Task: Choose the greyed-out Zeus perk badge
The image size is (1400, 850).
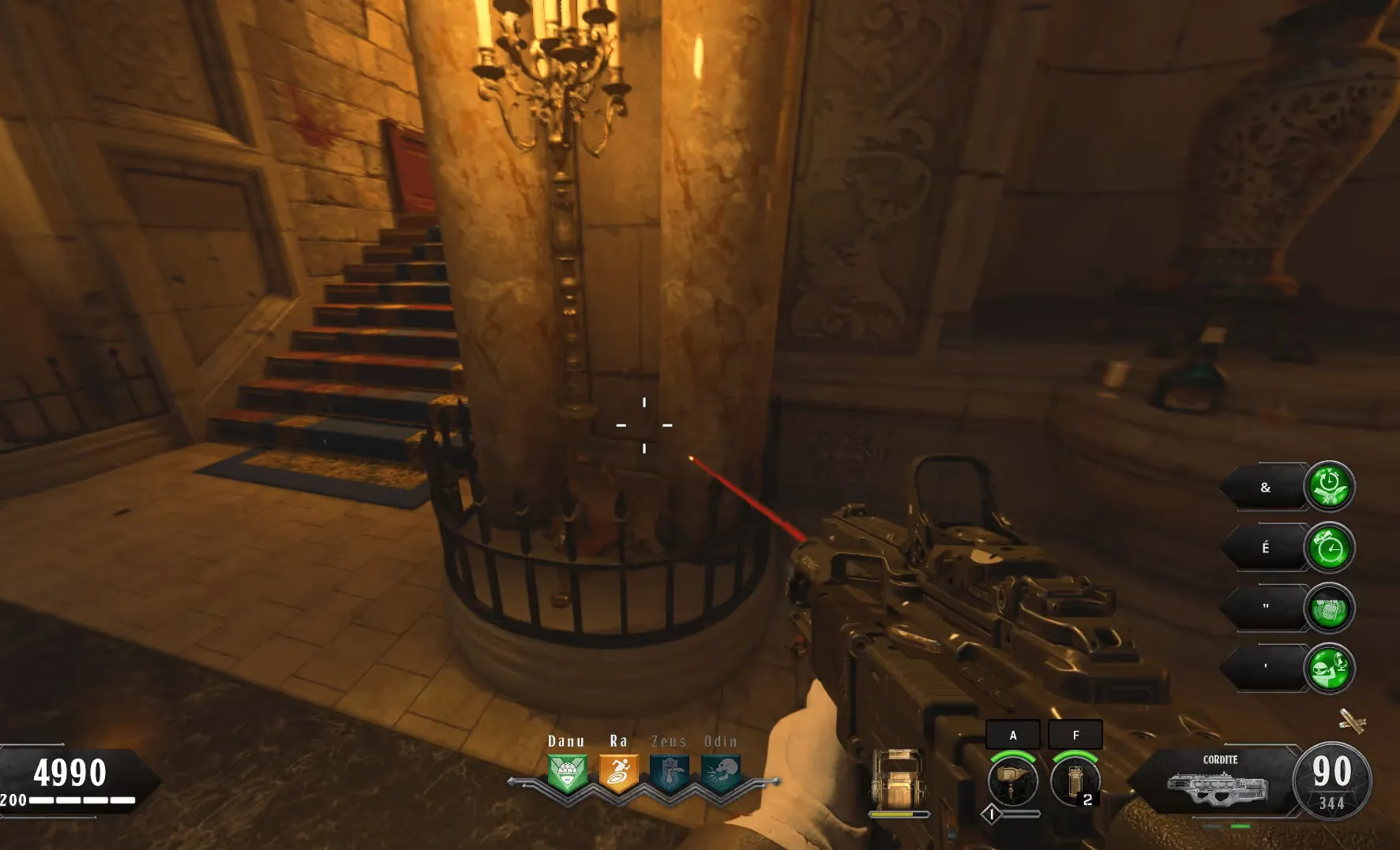Action: click(x=670, y=773)
